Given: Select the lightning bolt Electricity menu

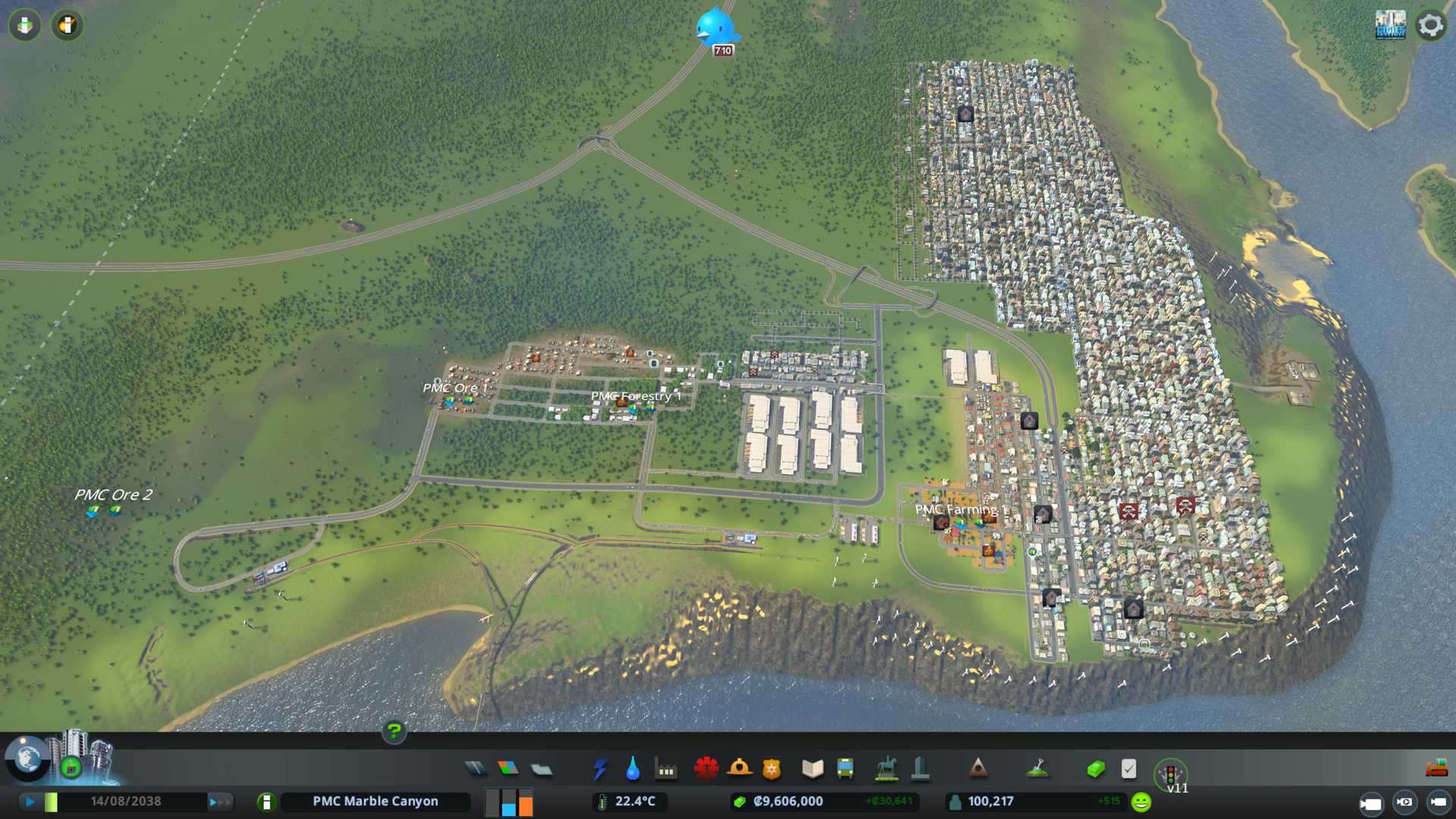Looking at the screenshot, I should [600, 769].
